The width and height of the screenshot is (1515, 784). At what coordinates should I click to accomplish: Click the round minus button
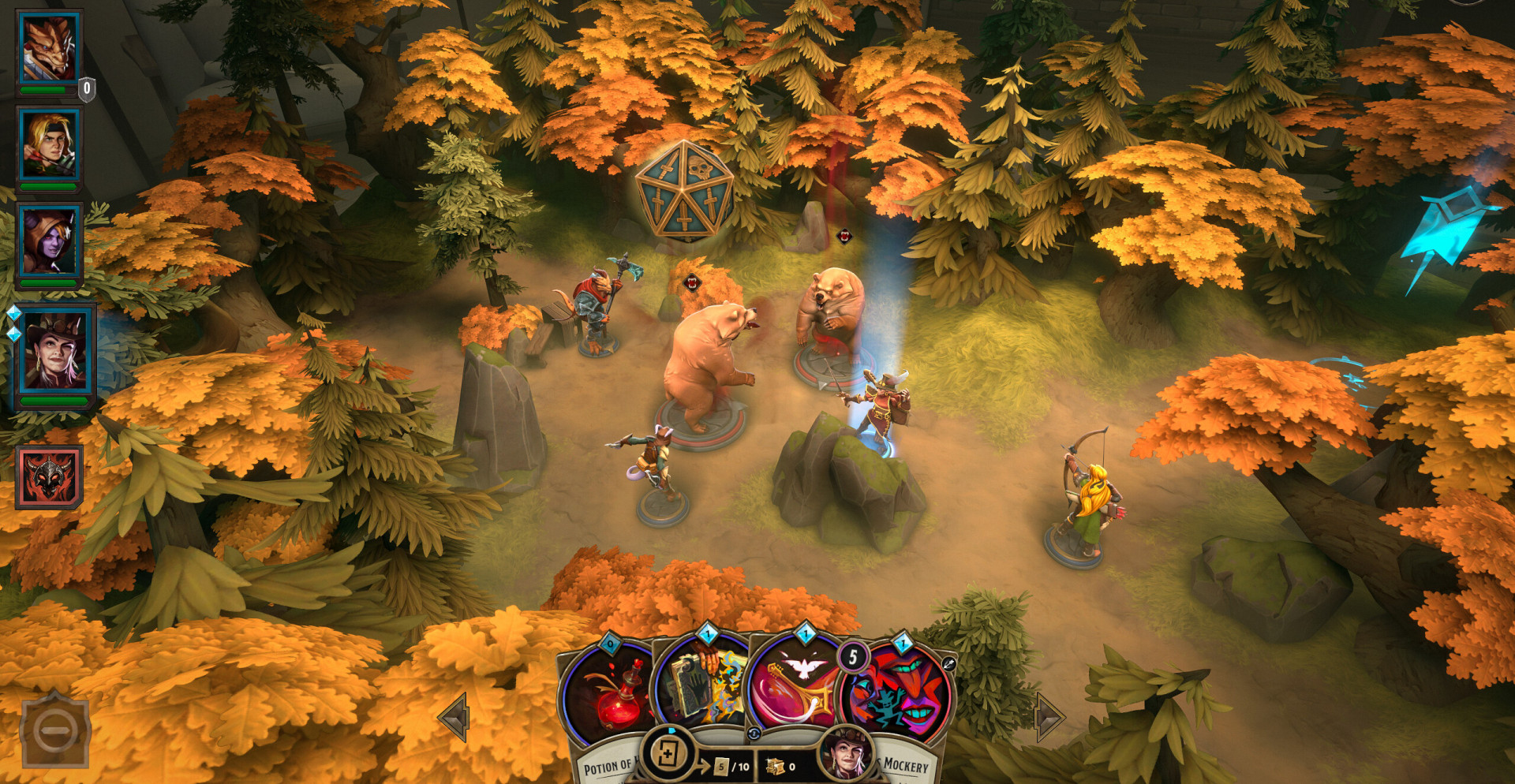[x=54, y=730]
